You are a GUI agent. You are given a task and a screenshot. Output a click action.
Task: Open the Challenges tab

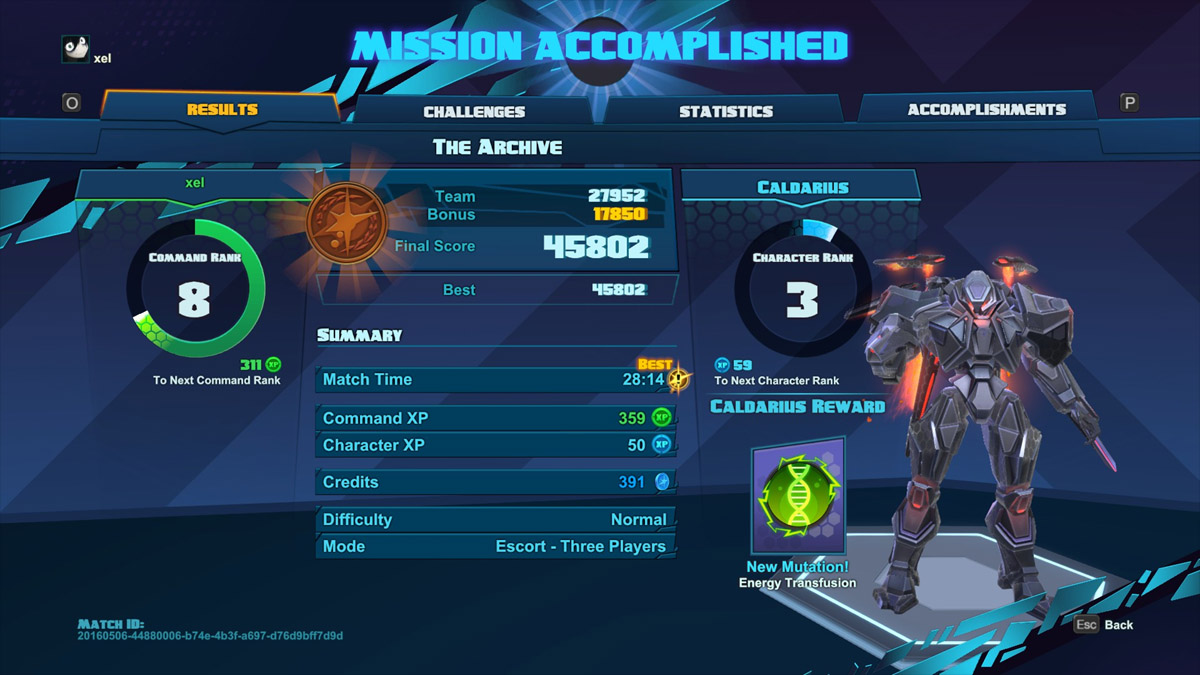pos(474,112)
